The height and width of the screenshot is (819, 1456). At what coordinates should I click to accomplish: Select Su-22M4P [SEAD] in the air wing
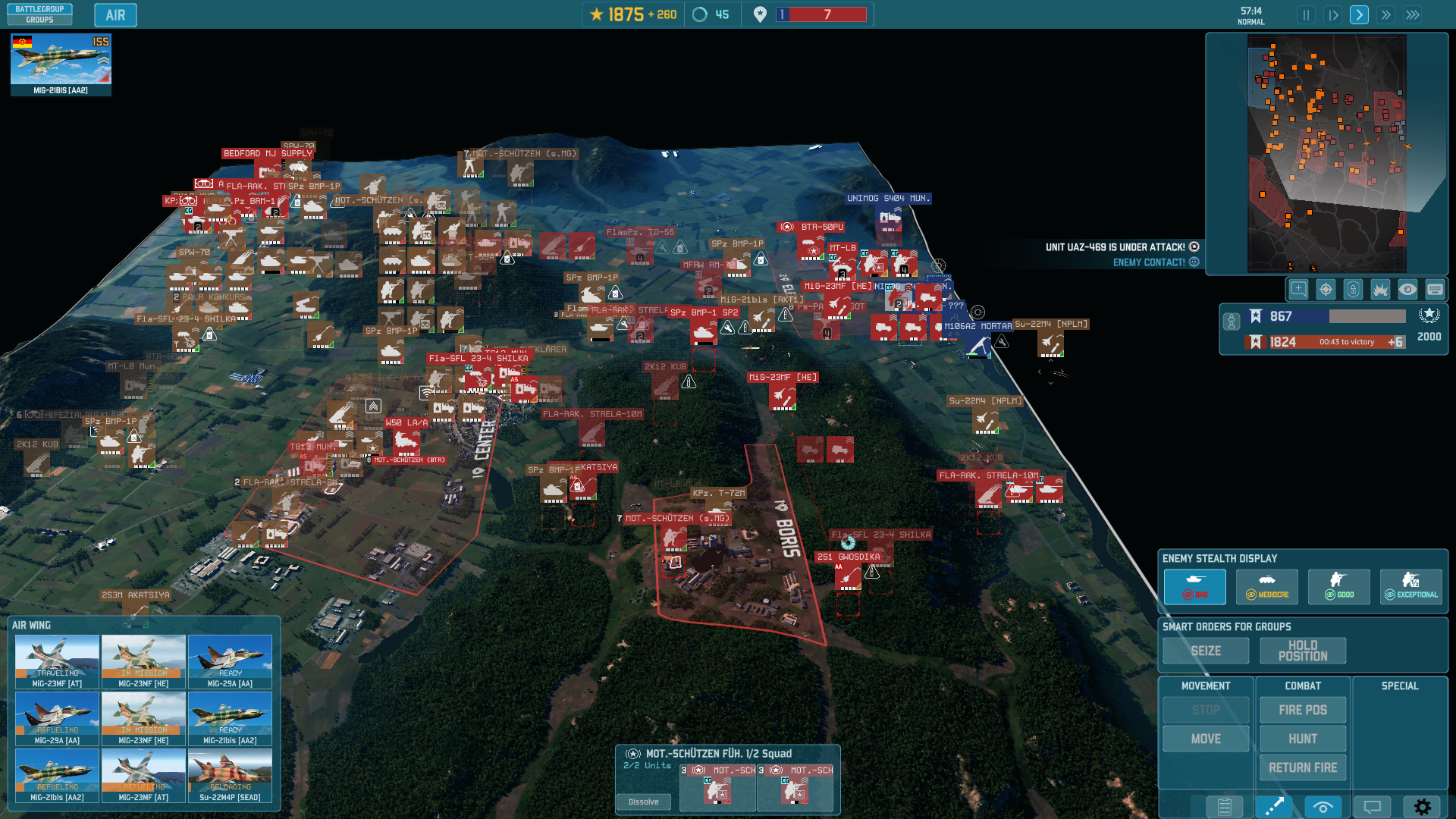tap(230, 775)
